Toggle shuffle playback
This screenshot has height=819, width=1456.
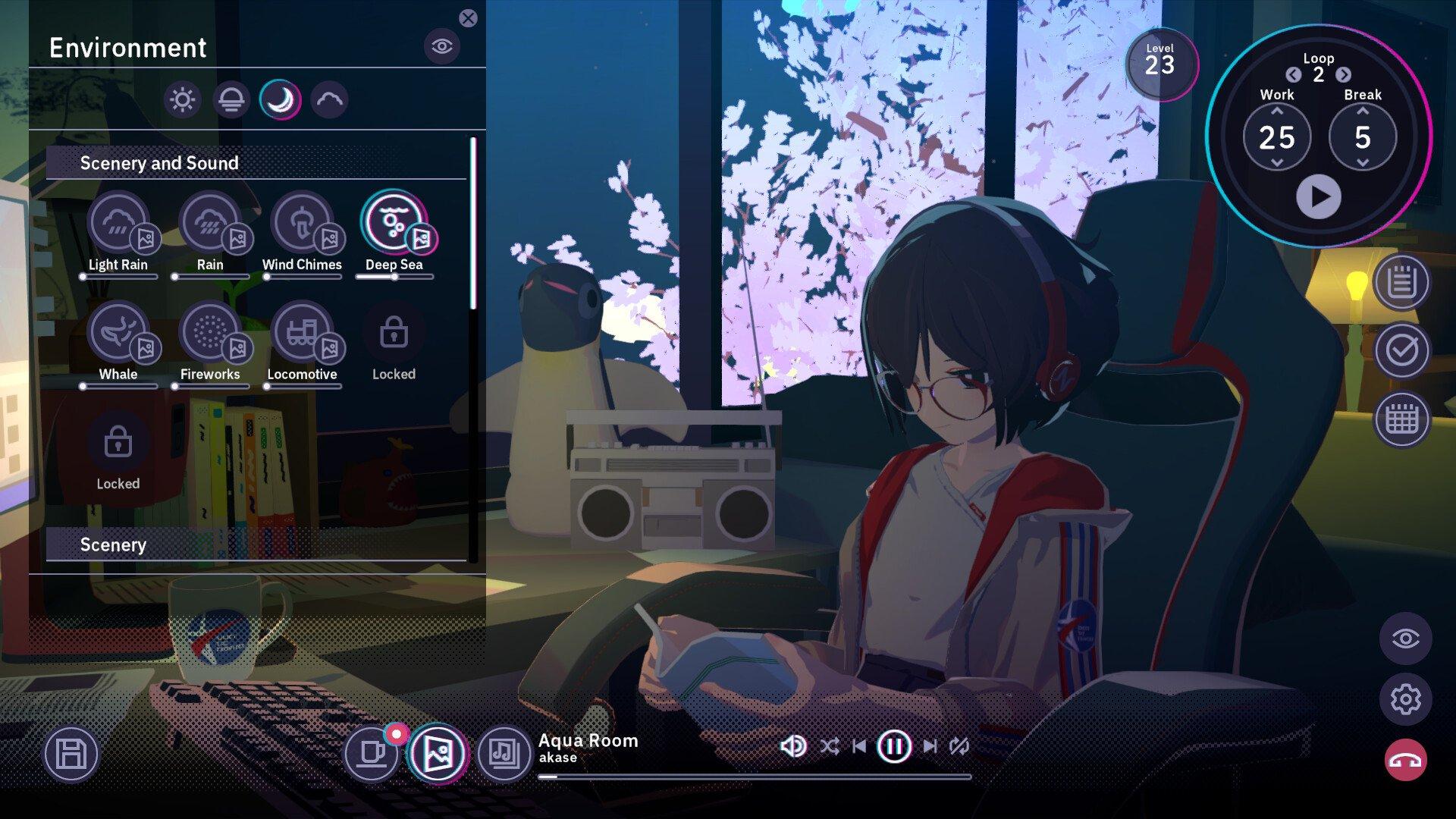click(x=829, y=746)
